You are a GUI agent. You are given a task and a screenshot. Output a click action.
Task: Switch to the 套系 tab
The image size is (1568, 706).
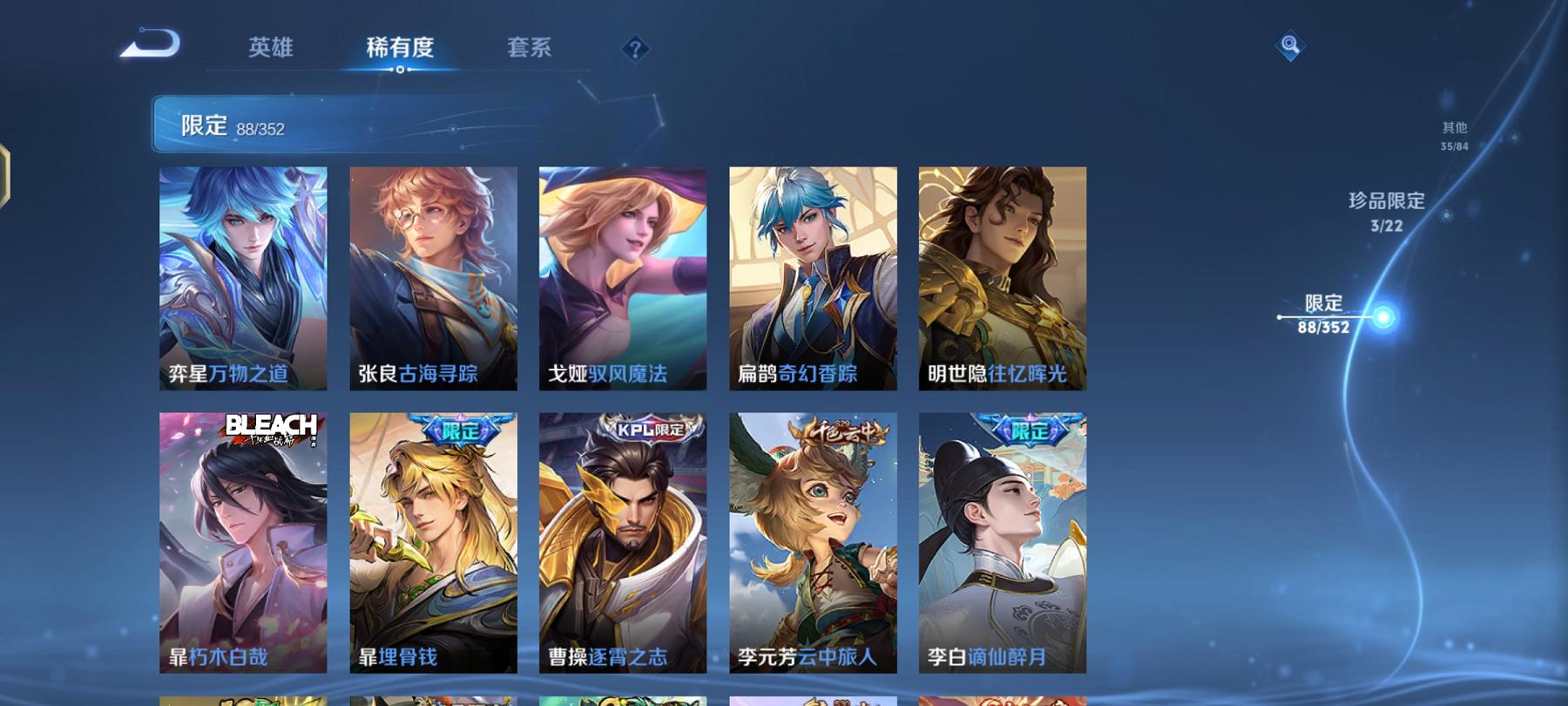531,50
